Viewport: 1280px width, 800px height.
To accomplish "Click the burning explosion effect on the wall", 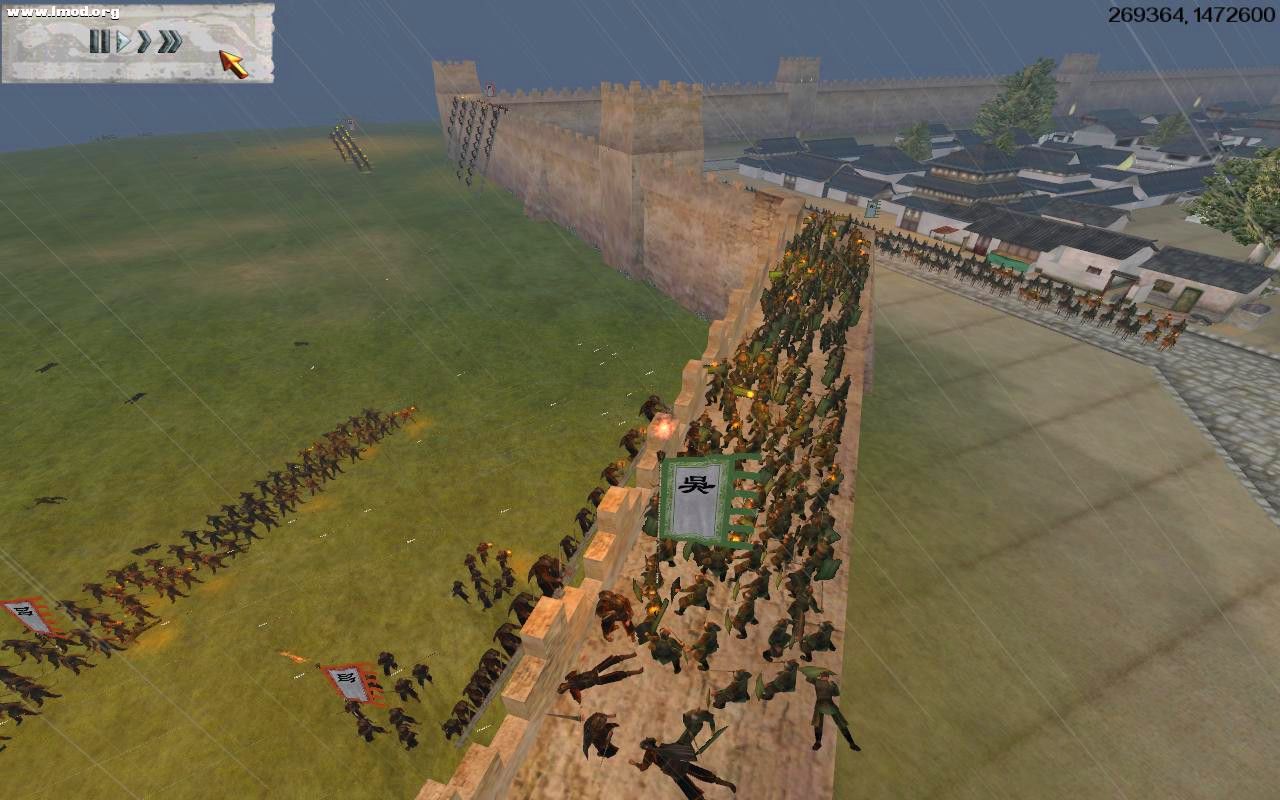I will (x=663, y=428).
